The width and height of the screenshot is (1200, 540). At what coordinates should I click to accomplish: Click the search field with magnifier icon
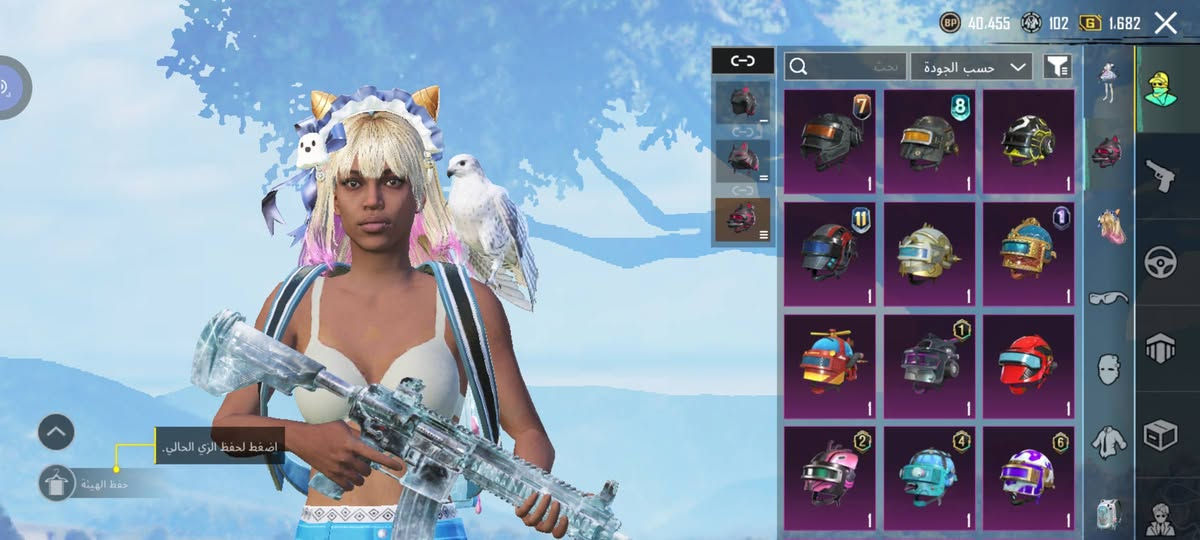click(846, 67)
